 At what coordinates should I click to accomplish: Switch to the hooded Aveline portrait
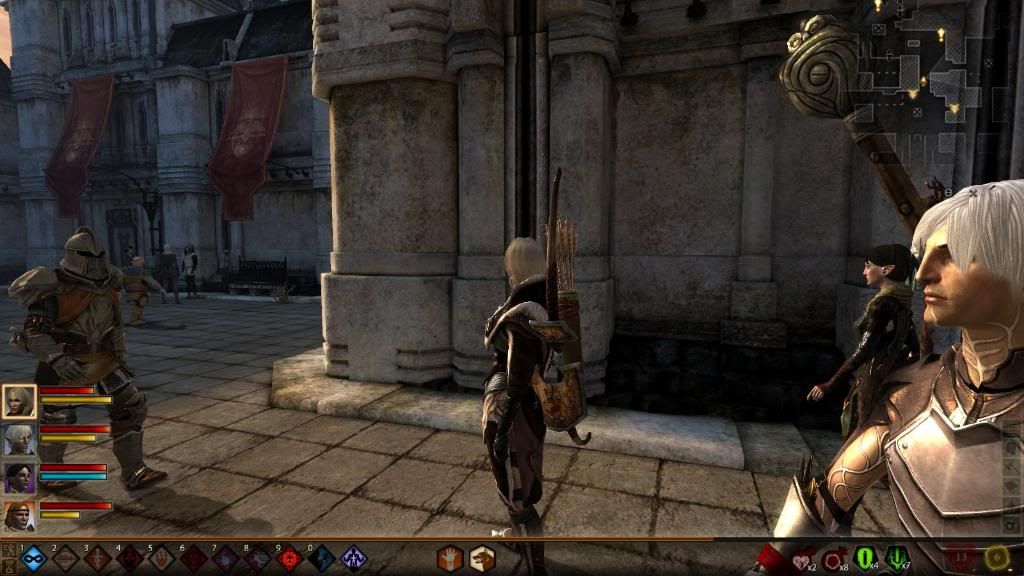[x=20, y=516]
